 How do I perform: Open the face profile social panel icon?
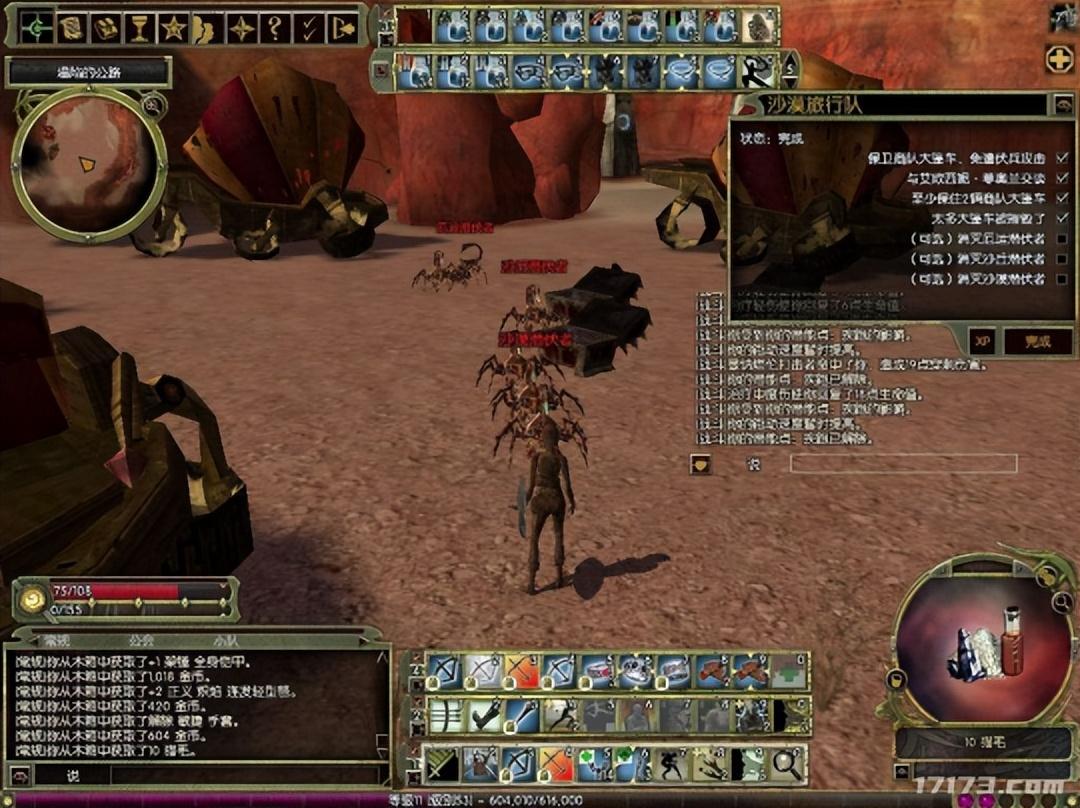coord(206,29)
